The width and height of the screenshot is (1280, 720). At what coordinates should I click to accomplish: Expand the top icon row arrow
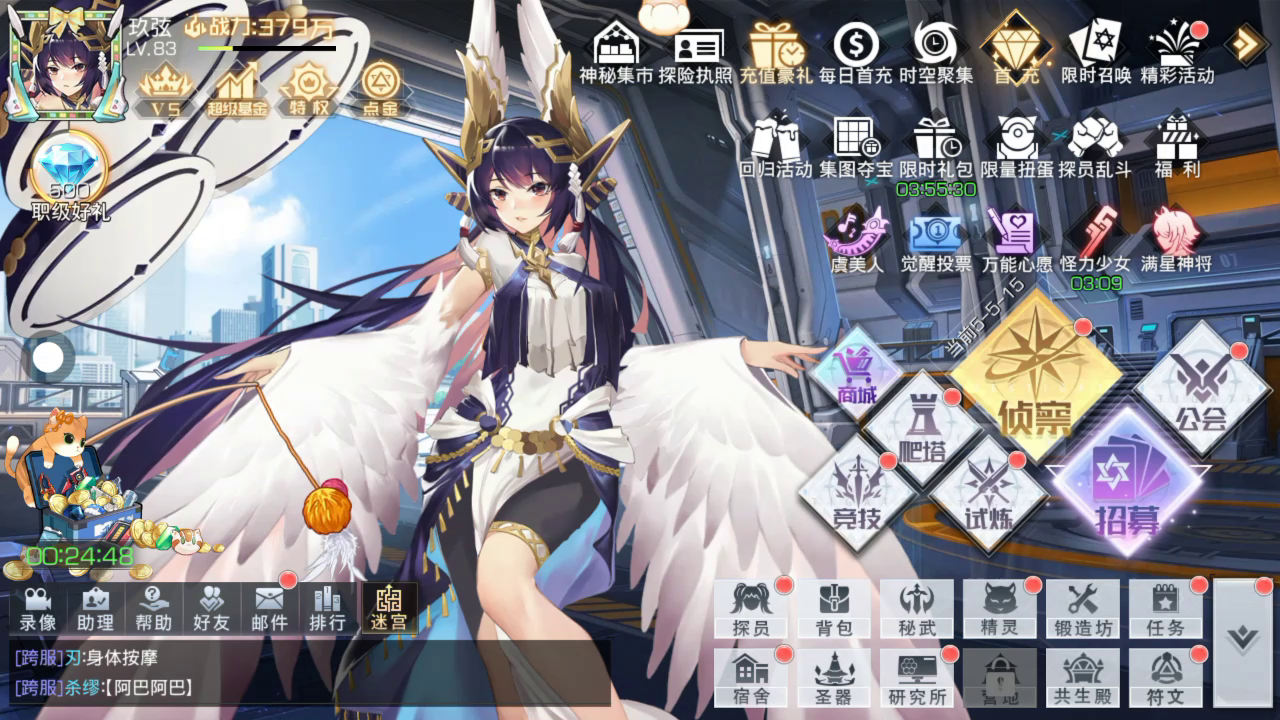coord(1246,44)
